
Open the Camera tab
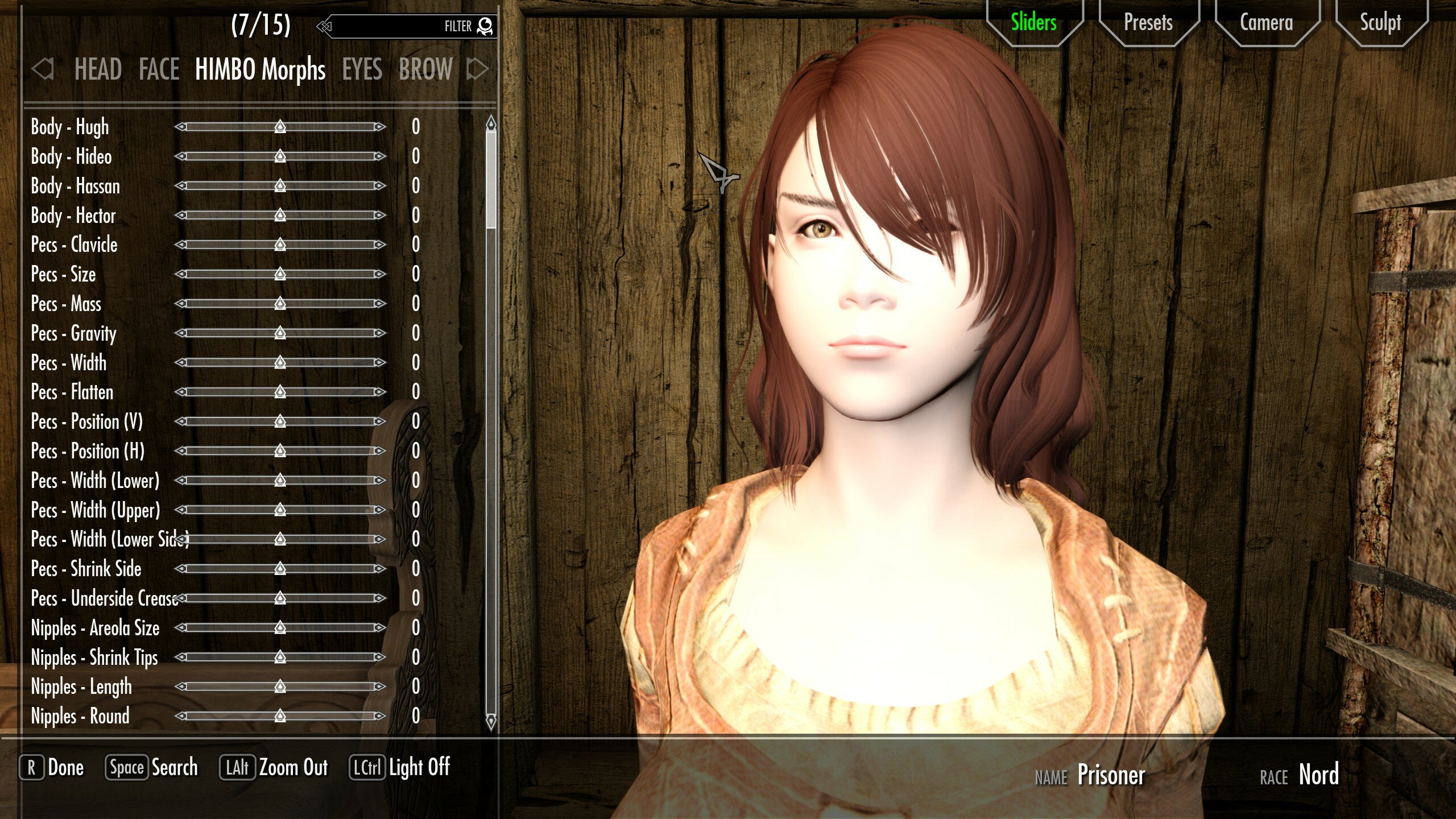[1265, 23]
